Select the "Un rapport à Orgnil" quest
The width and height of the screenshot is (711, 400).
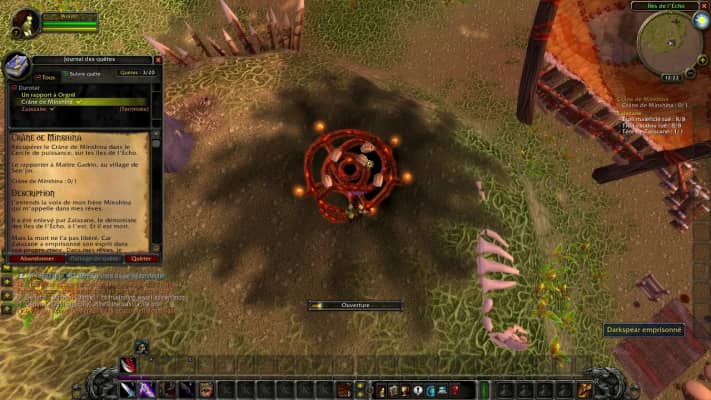(x=49, y=94)
